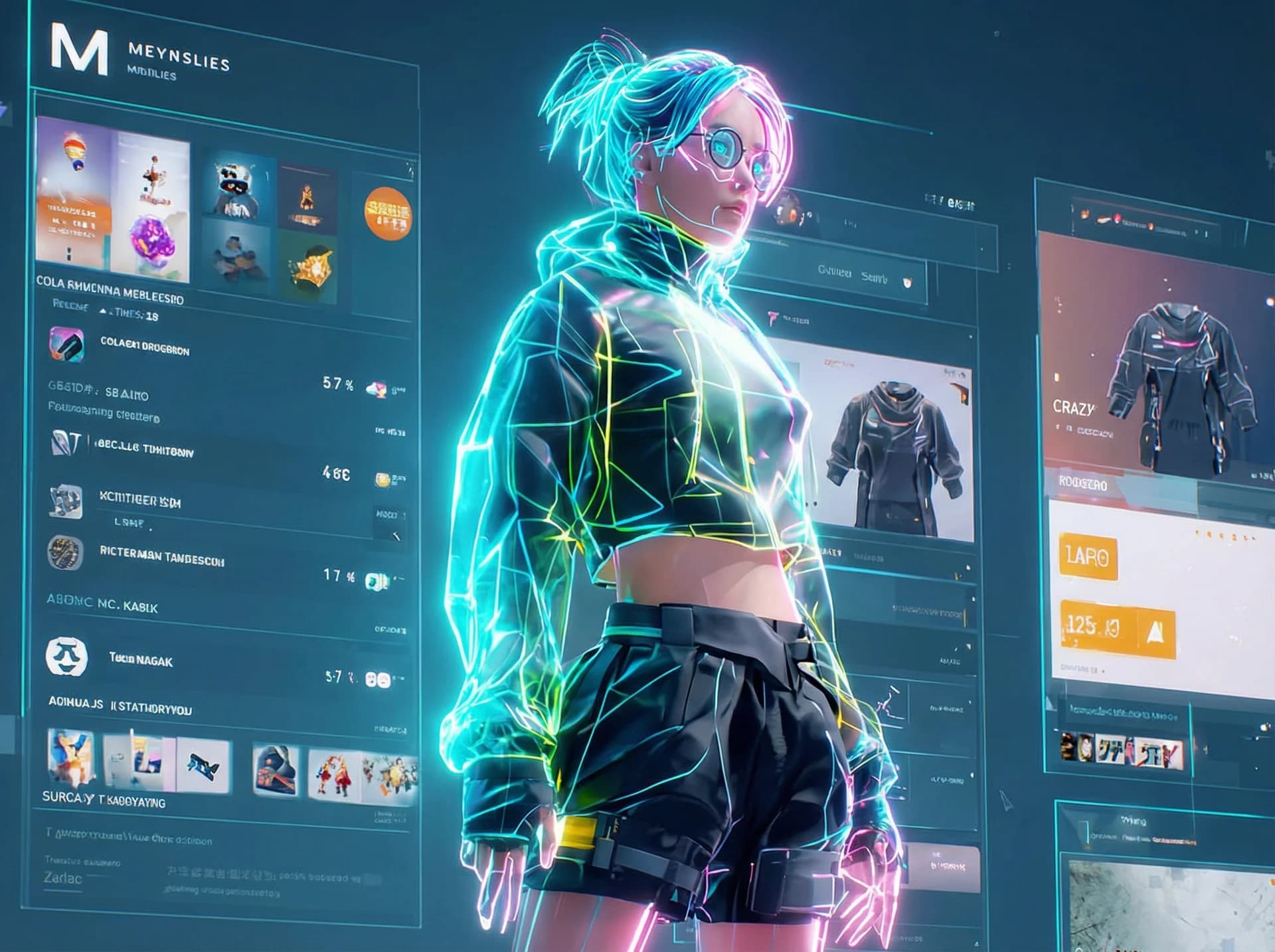Buy with the orange 125 button

point(1117,627)
